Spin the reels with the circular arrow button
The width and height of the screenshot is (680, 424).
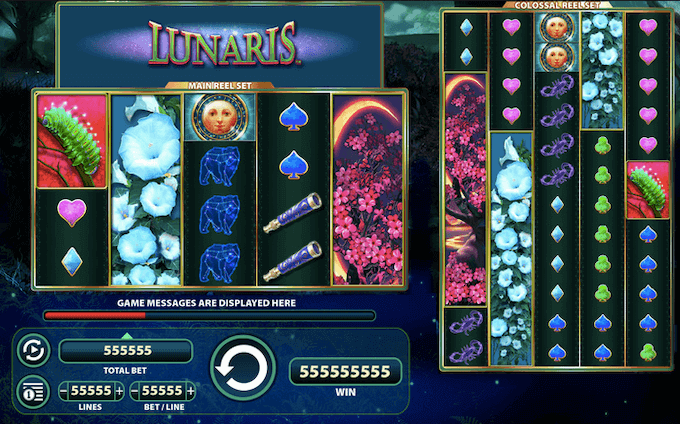242,371
